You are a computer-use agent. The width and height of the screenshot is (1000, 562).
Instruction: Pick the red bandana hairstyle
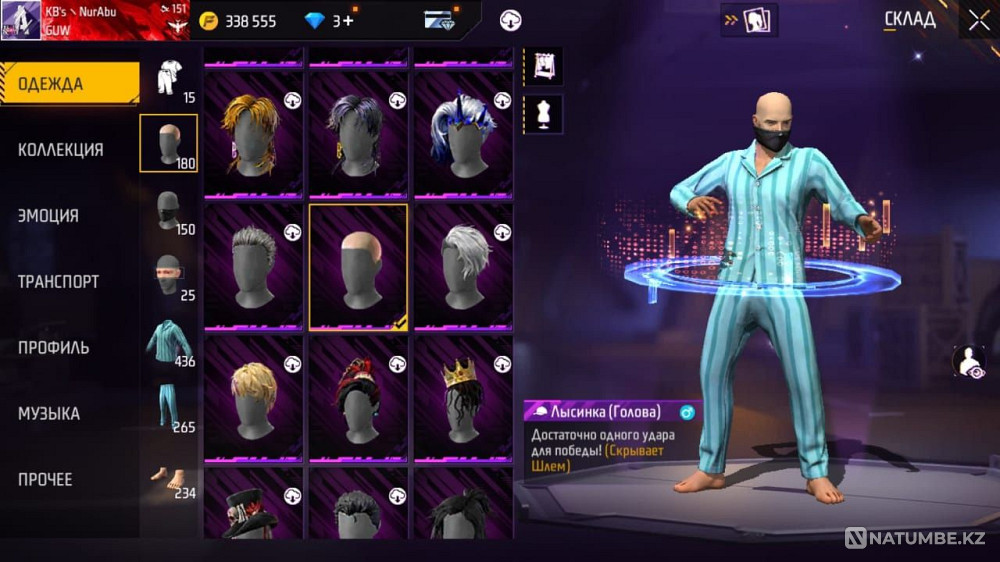tap(358, 397)
